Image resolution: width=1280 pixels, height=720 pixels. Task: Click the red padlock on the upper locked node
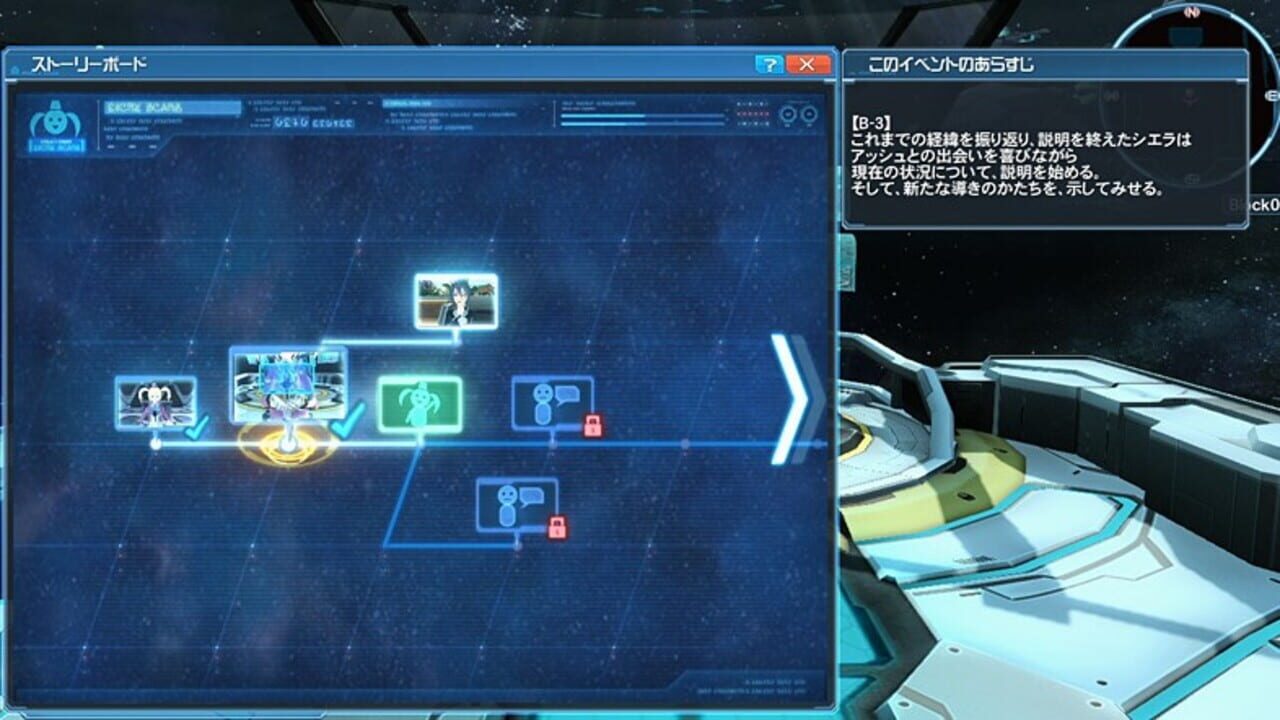click(x=592, y=423)
